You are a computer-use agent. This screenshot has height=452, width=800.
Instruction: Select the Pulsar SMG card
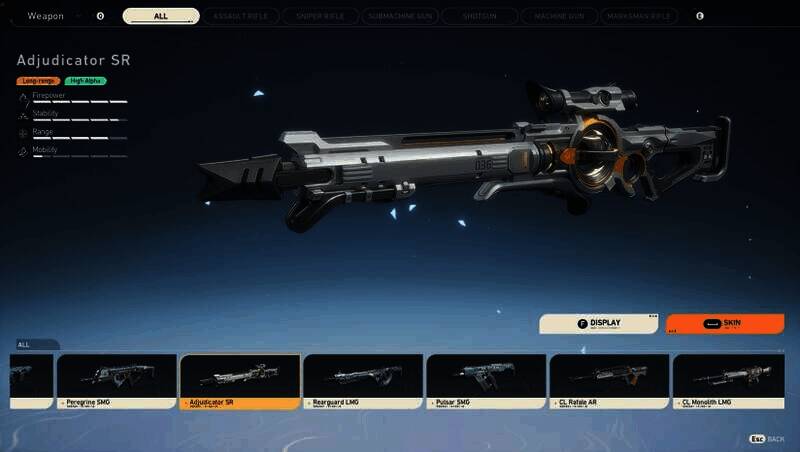(x=486, y=381)
